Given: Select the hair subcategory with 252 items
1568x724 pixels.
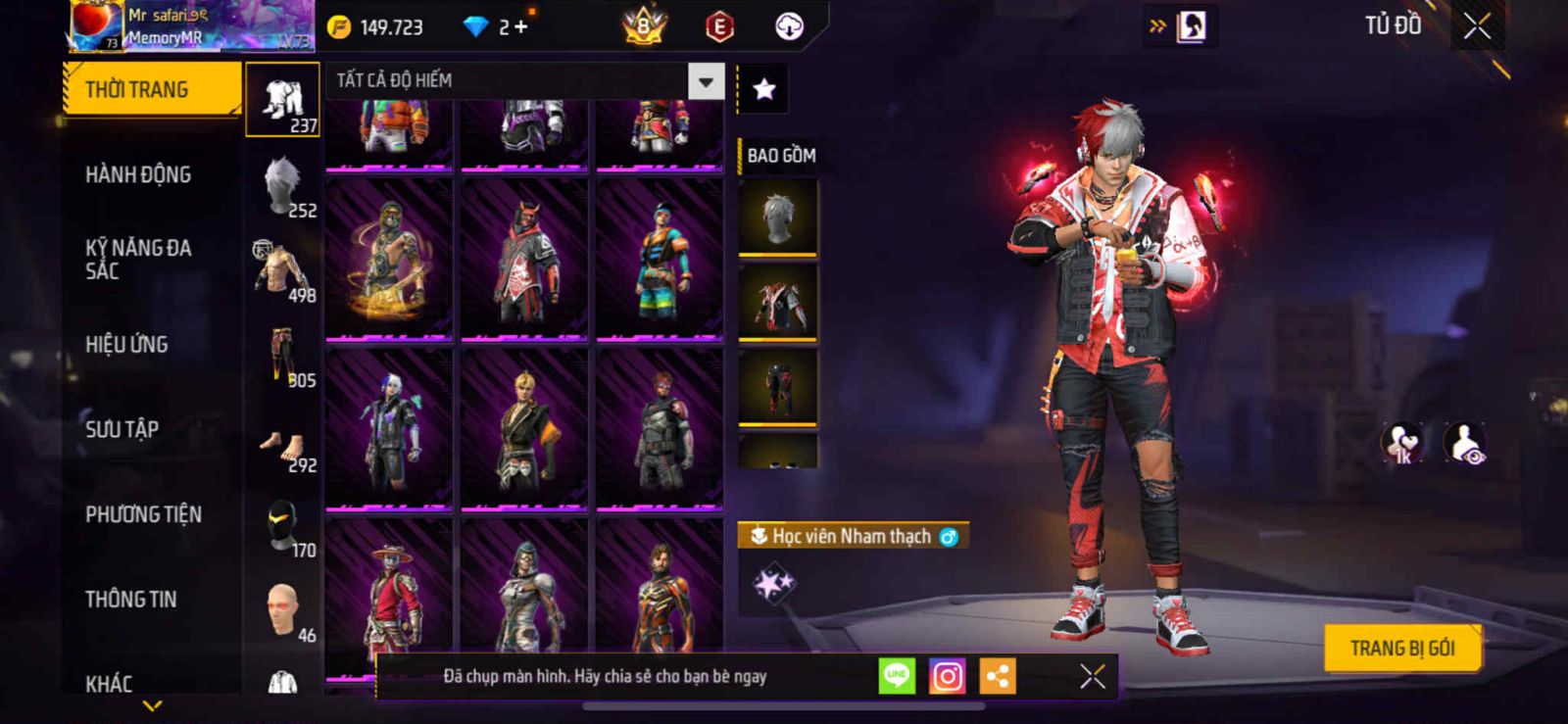Looking at the screenshot, I should 283,185.
